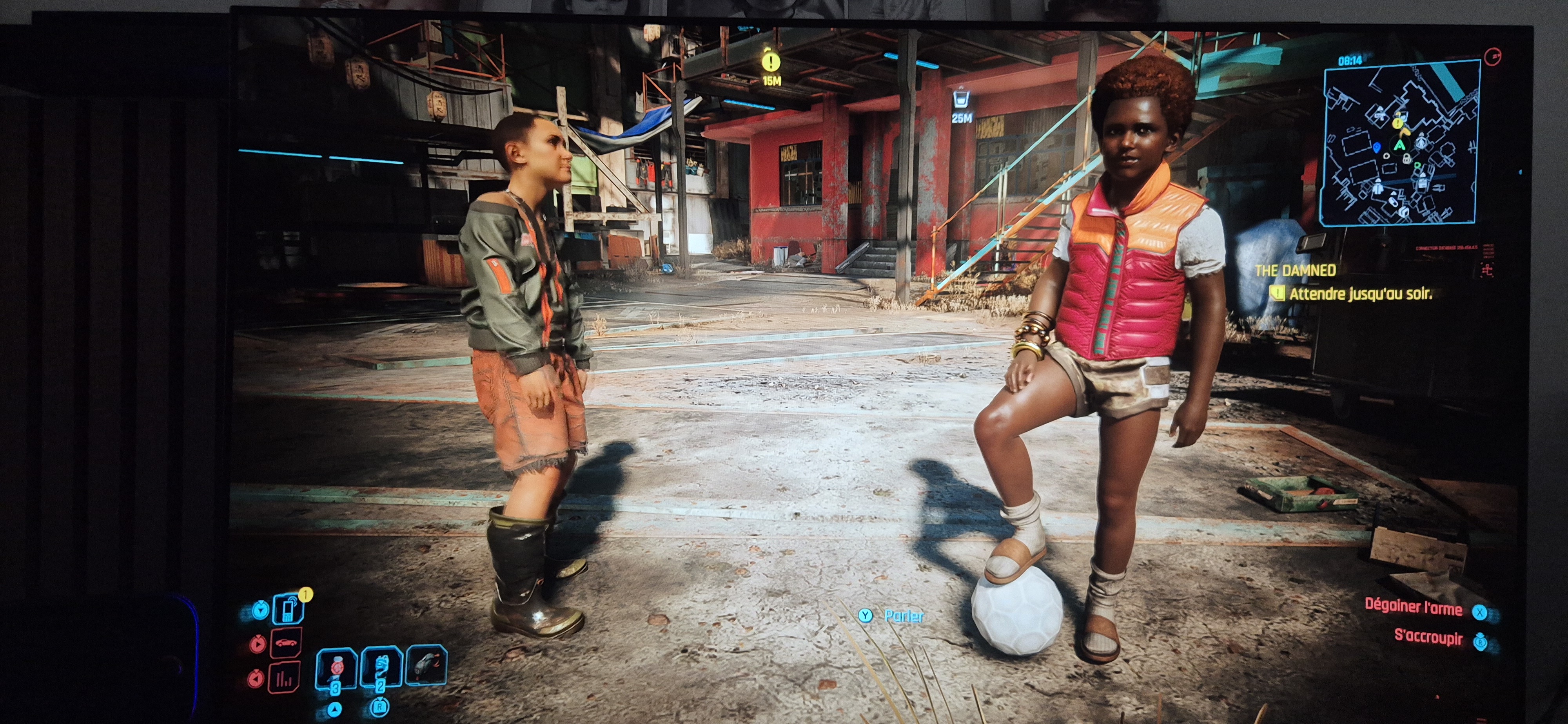This screenshot has height=724, width=1568.
Task: Click the drink vendor waypoint marked 25M
Action: click(x=961, y=99)
